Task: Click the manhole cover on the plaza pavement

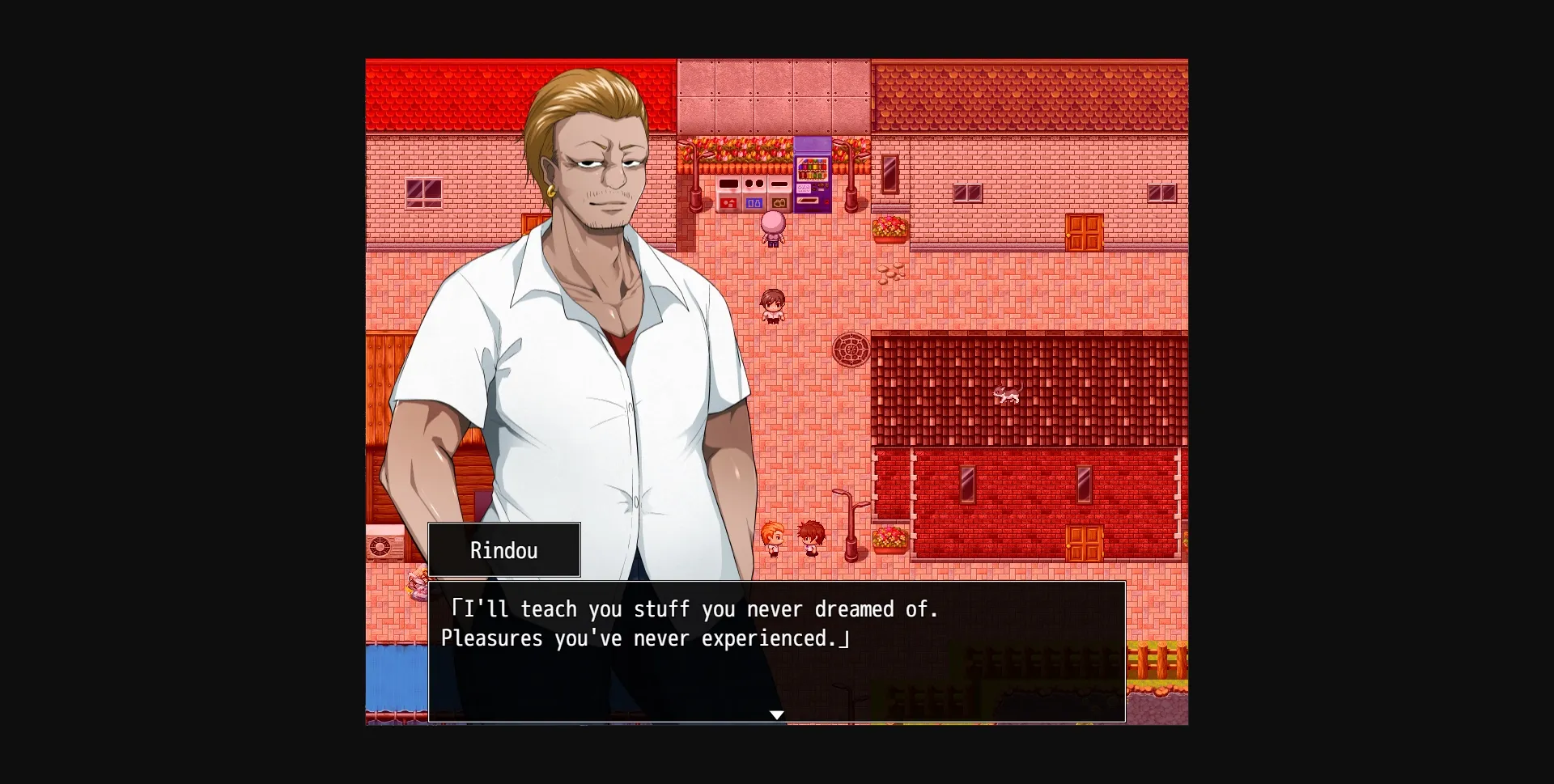Action: [851, 350]
